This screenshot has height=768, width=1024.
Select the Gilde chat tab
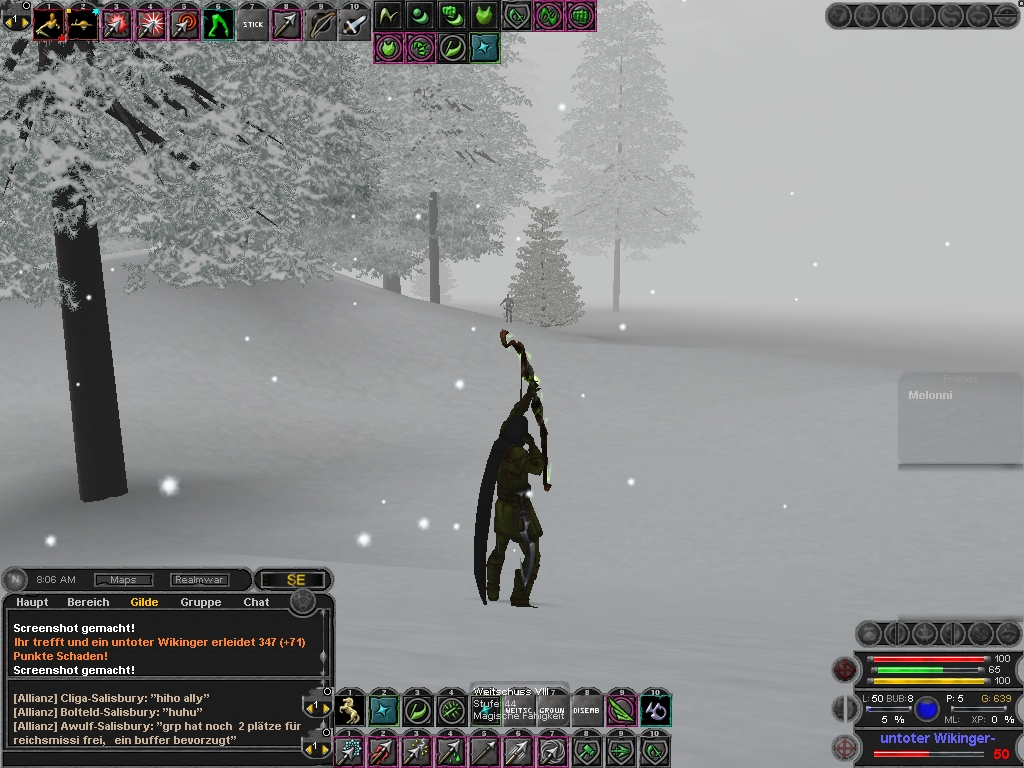(x=144, y=602)
